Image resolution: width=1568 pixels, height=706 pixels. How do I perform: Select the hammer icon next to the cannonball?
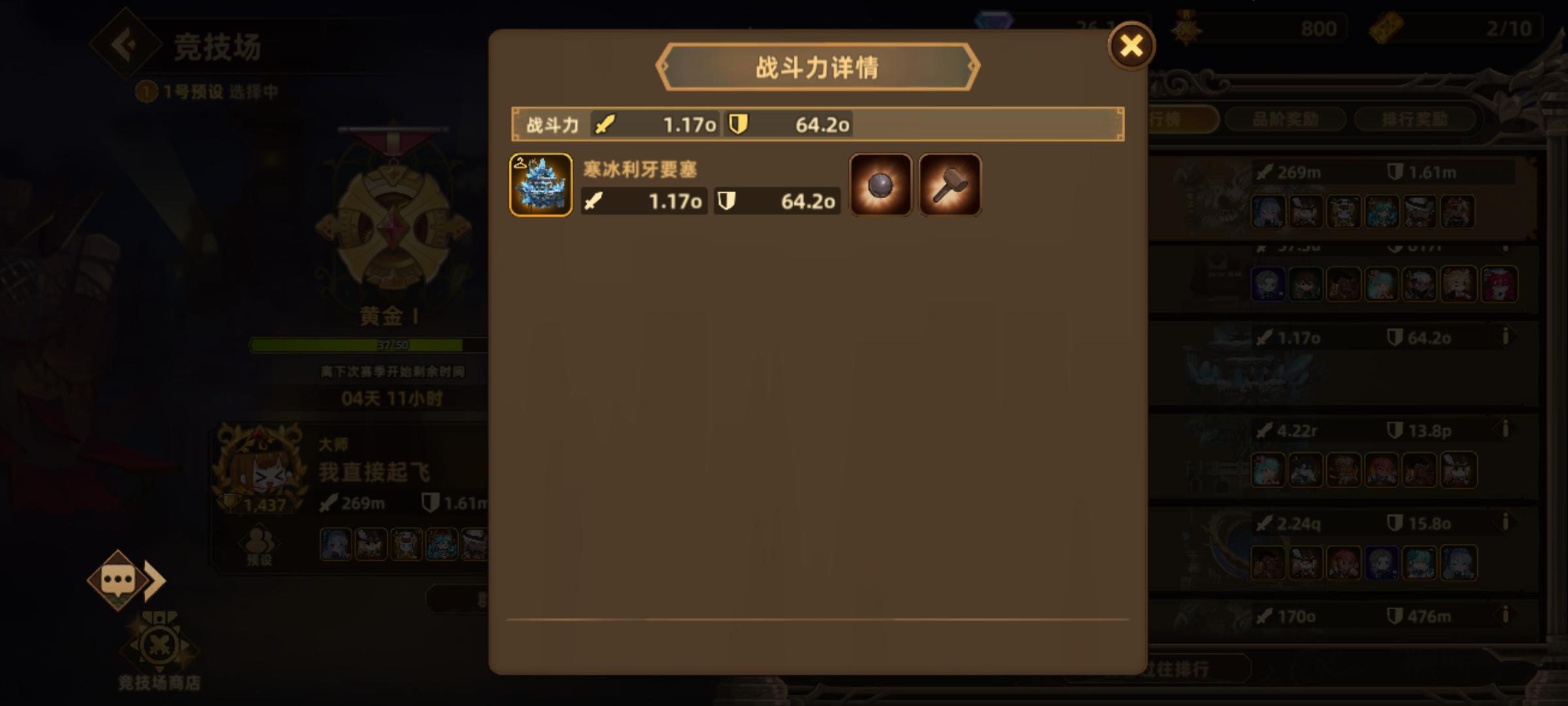coord(949,184)
